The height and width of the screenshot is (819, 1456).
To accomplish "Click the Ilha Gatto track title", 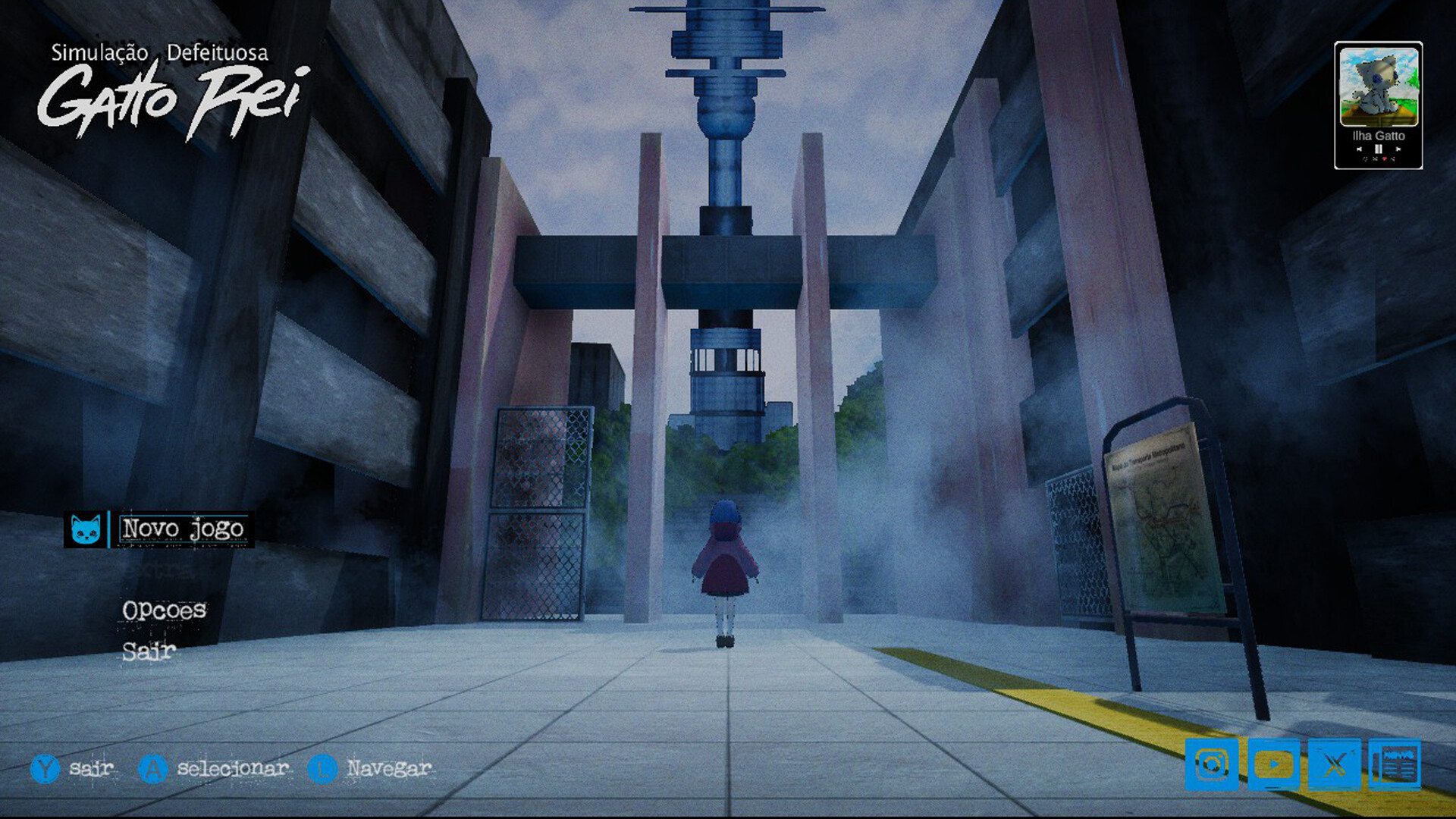I will click(x=1379, y=137).
